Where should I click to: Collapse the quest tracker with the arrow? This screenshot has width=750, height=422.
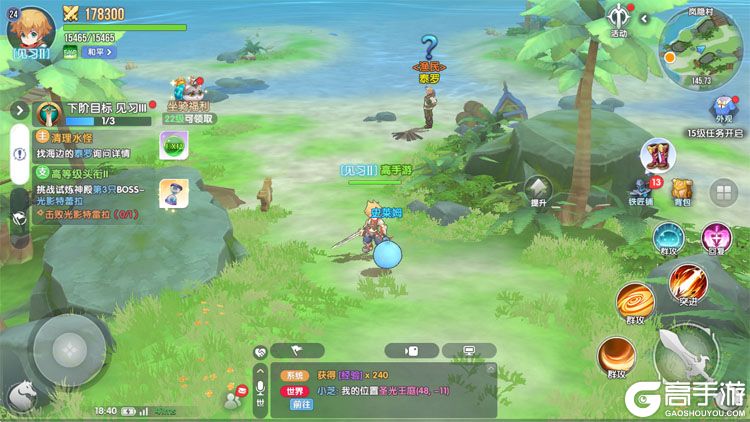(x=18, y=110)
